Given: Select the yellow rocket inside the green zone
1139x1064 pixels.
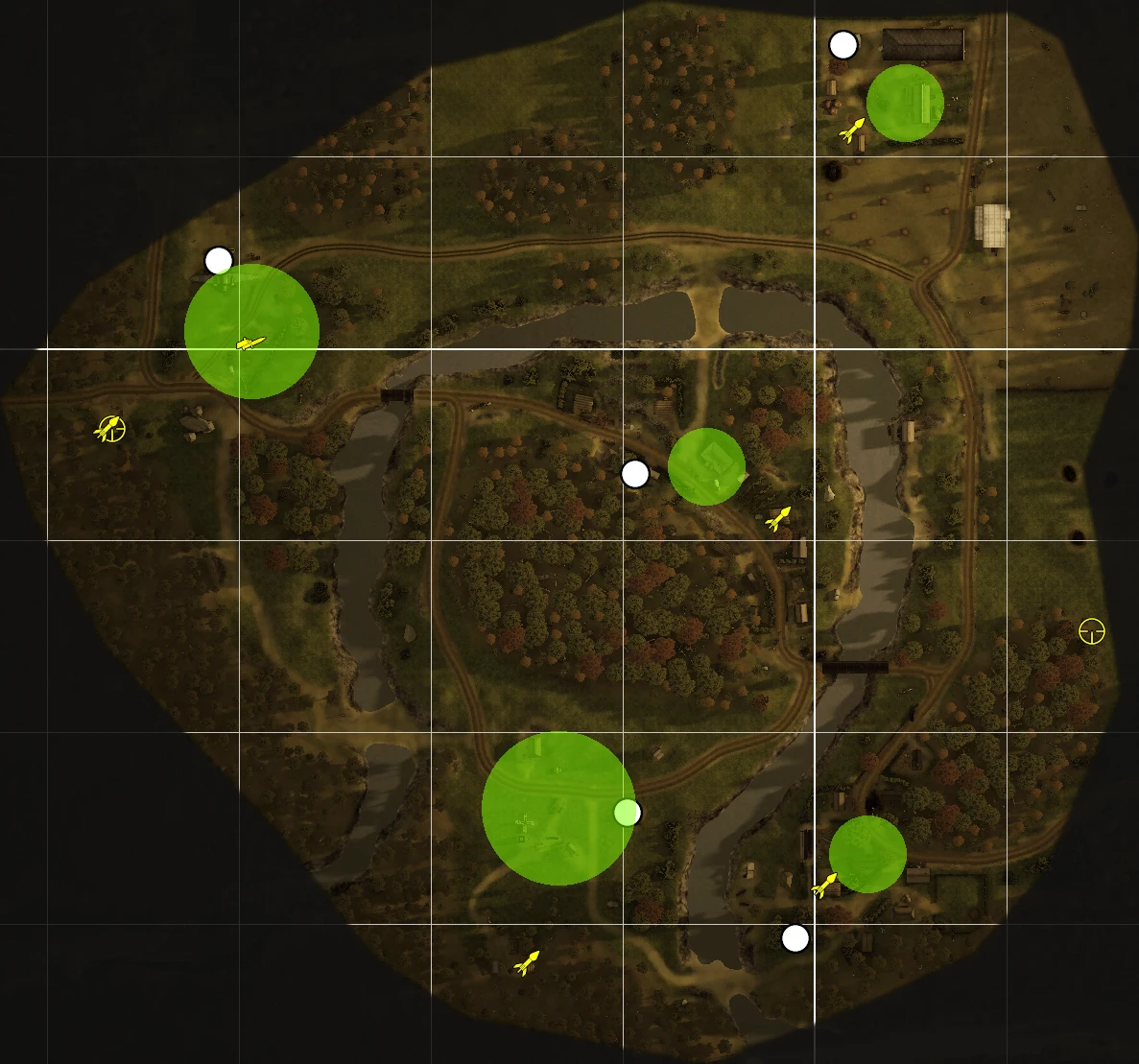Looking at the screenshot, I should [x=250, y=343].
